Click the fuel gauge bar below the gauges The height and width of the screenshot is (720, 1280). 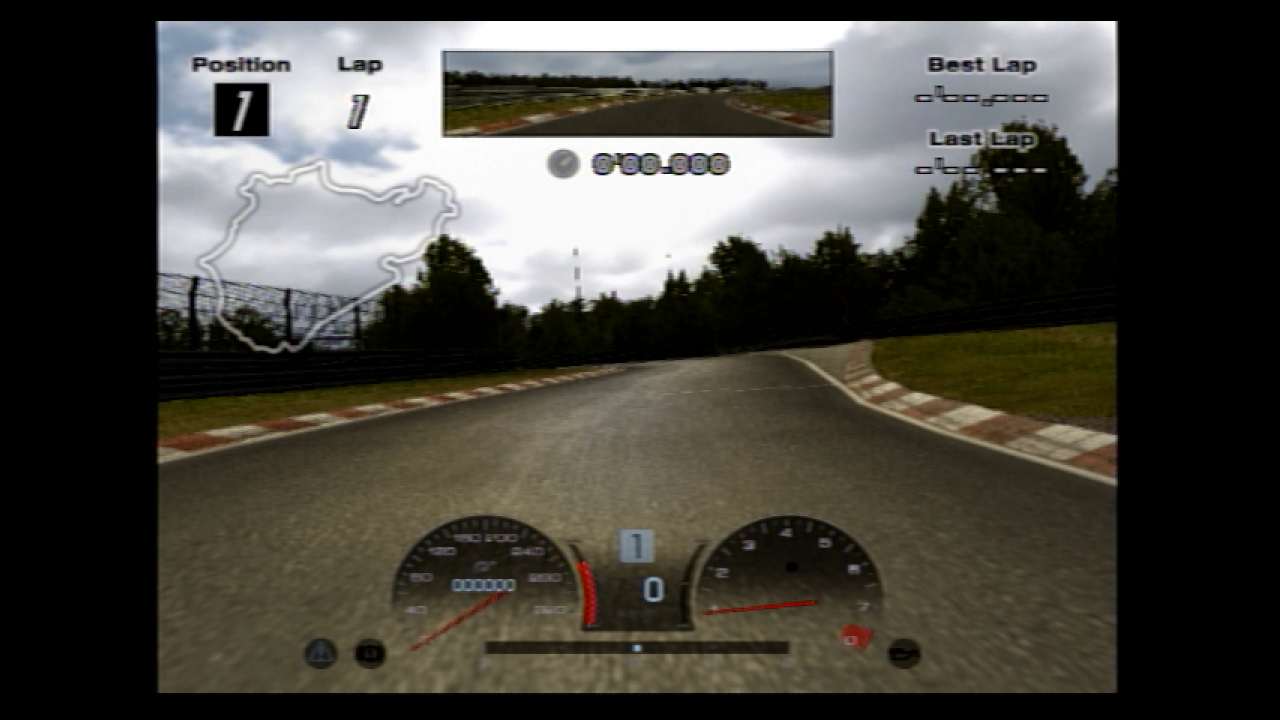click(x=637, y=648)
